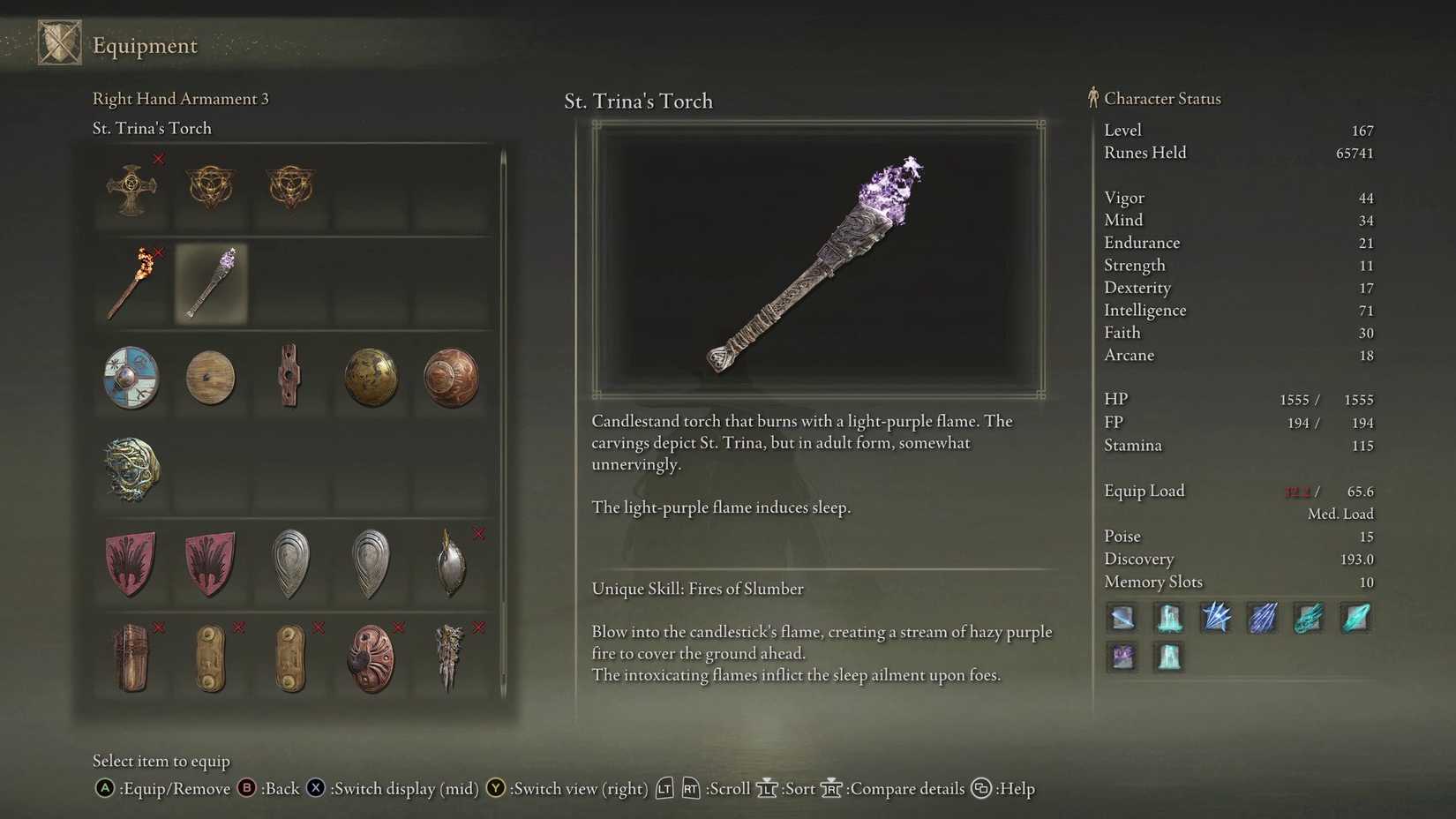Select St. Trina's Torch in the armament grid

click(x=210, y=282)
